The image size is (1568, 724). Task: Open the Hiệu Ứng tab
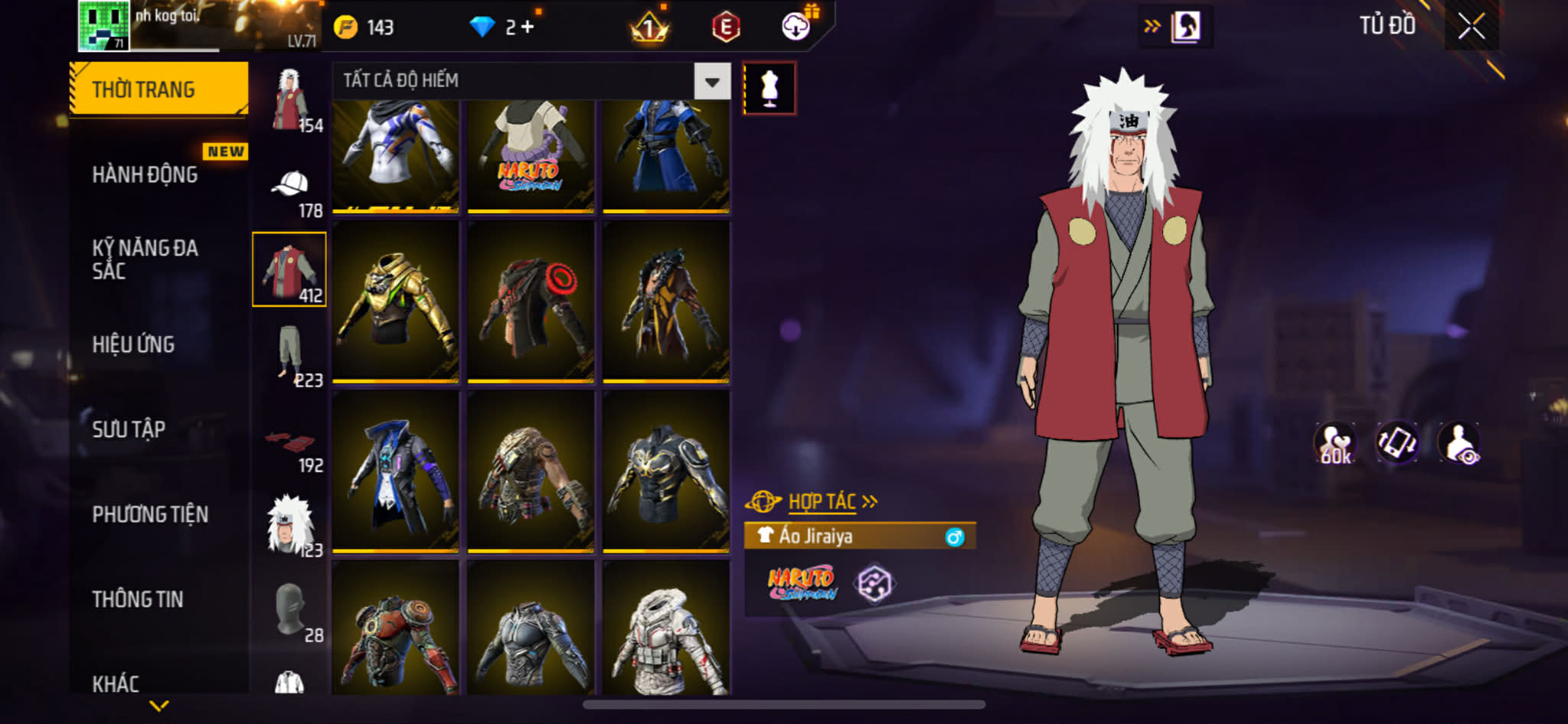pos(134,344)
